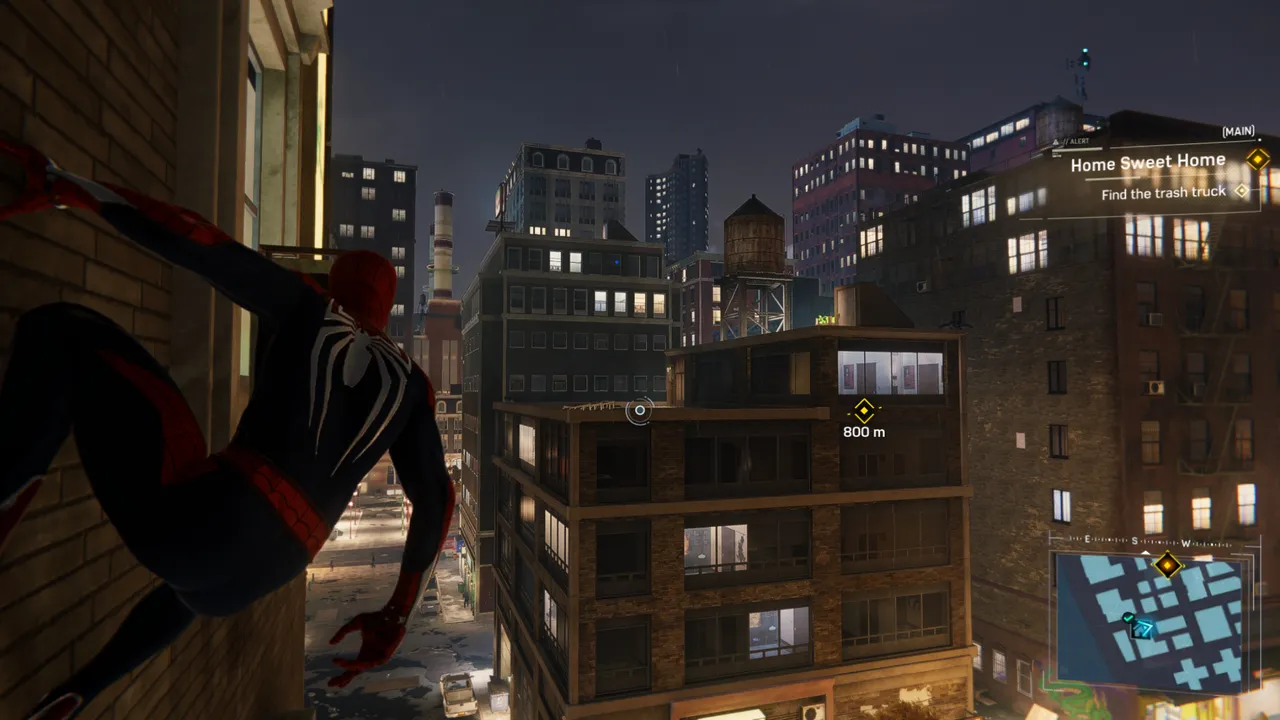Screen dimensions: 1280x720
Task: Select the green checkmark icon on the minimap
Action: click(1127, 618)
